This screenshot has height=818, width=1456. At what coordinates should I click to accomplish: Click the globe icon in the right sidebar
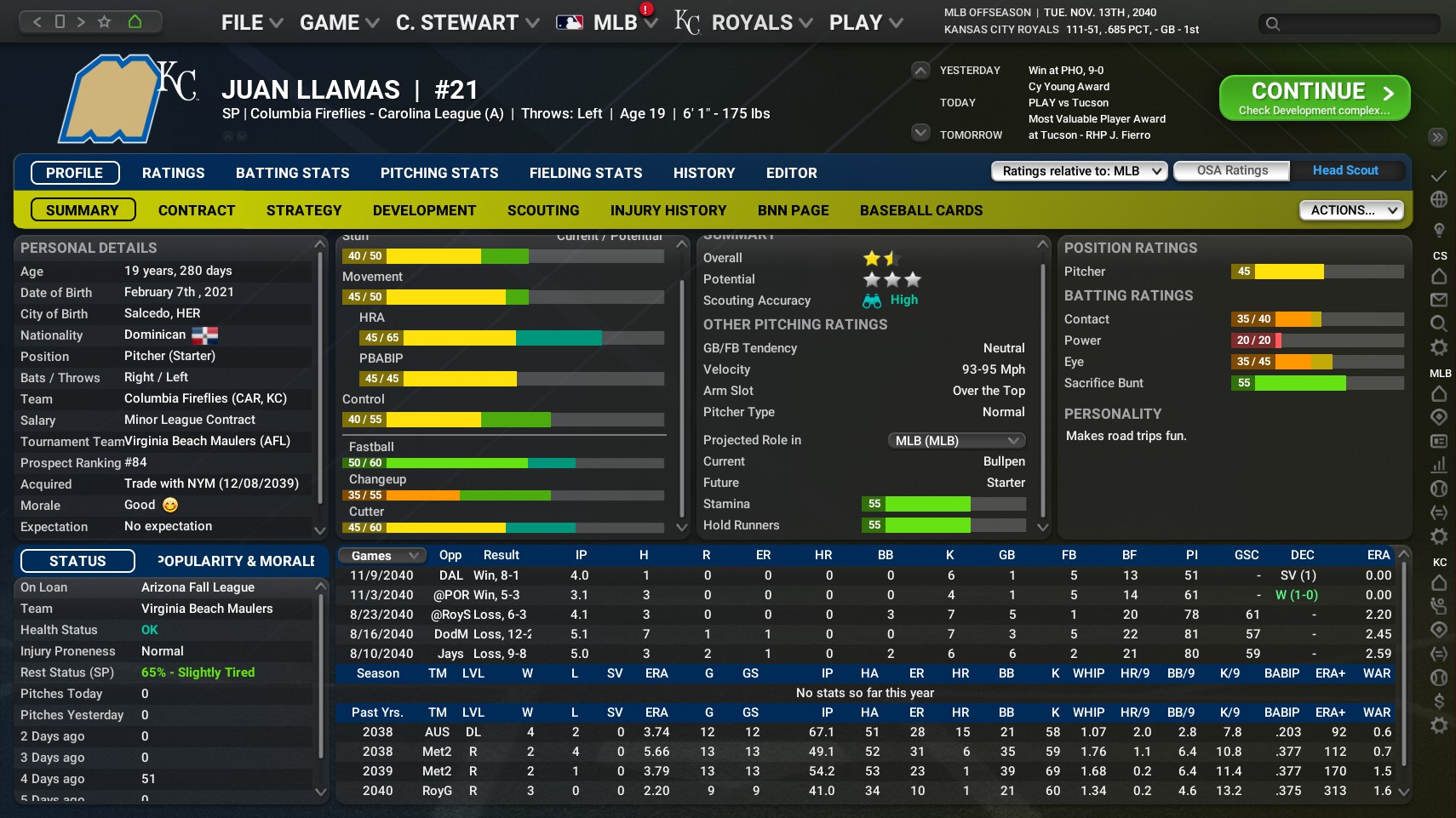(1439, 201)
